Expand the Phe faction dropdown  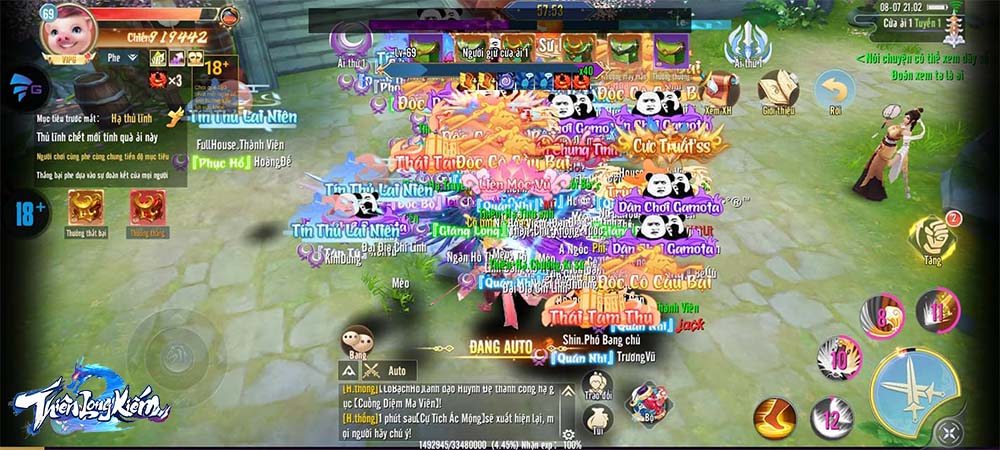click(124, 58)
